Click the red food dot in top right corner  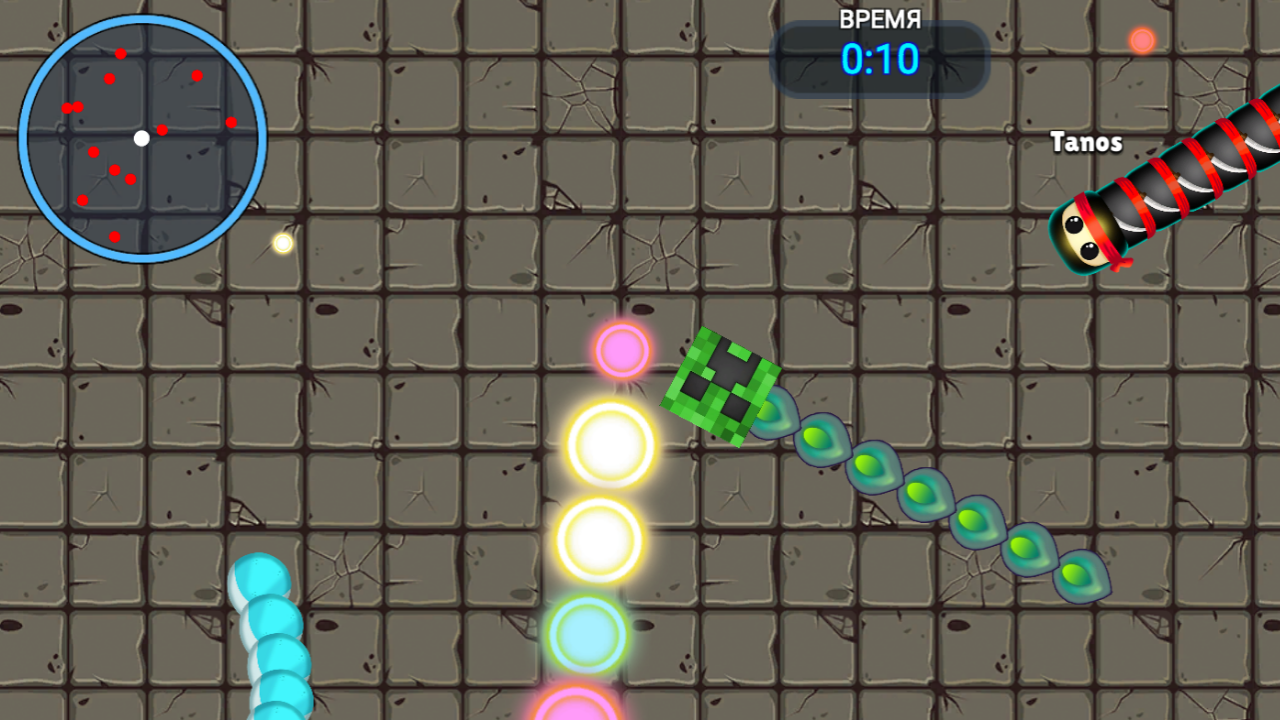(1140, 40)
